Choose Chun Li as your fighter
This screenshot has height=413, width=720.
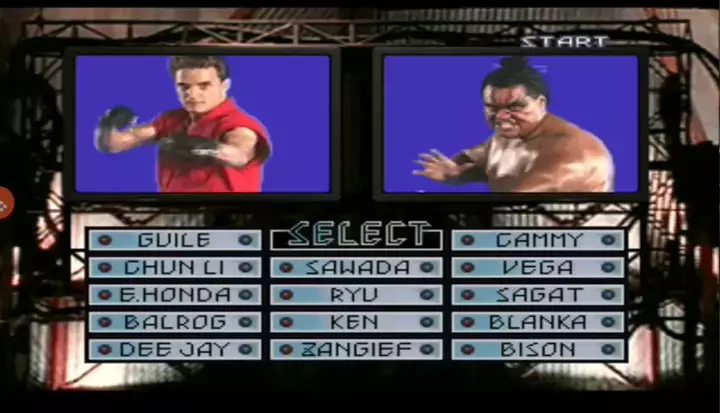[174, 268]
